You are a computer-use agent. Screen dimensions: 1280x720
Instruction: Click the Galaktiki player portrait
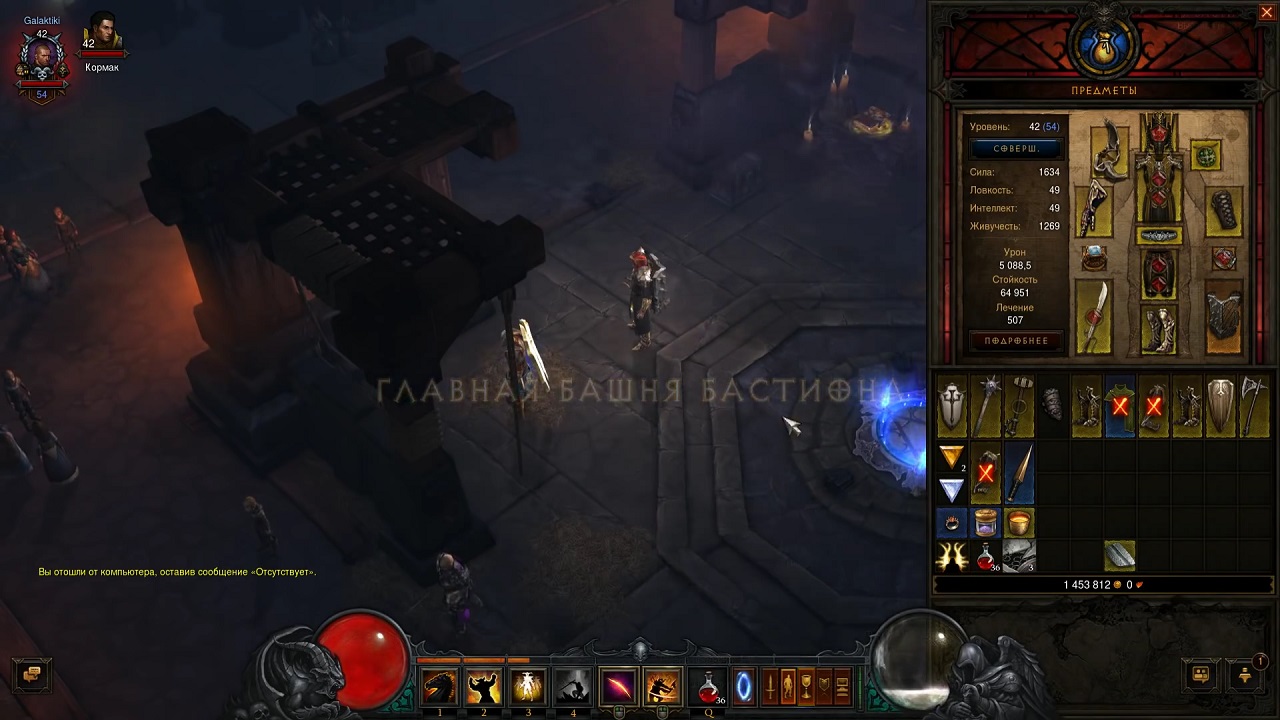[42, 60]
